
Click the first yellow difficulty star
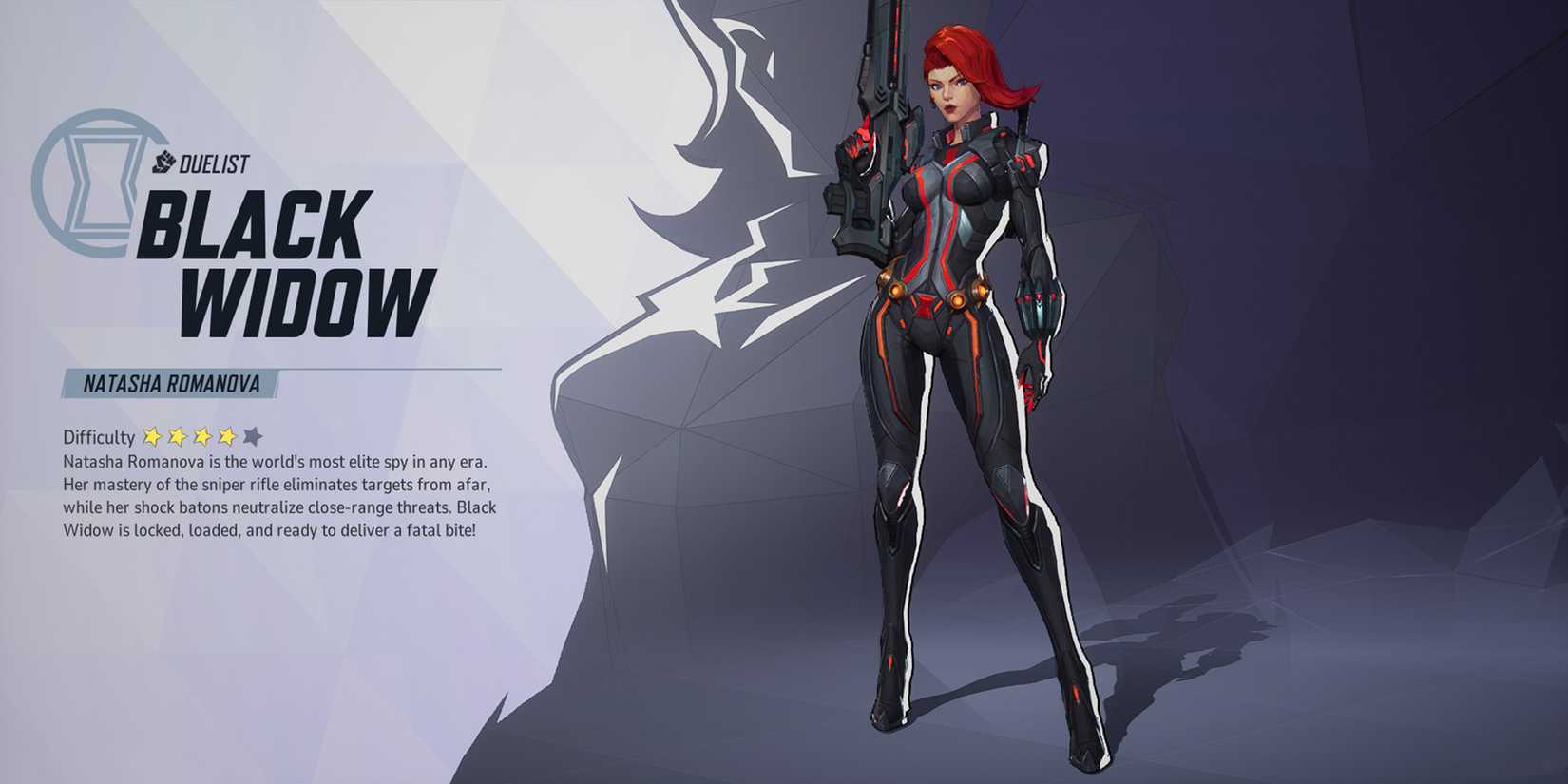(152, 436)
